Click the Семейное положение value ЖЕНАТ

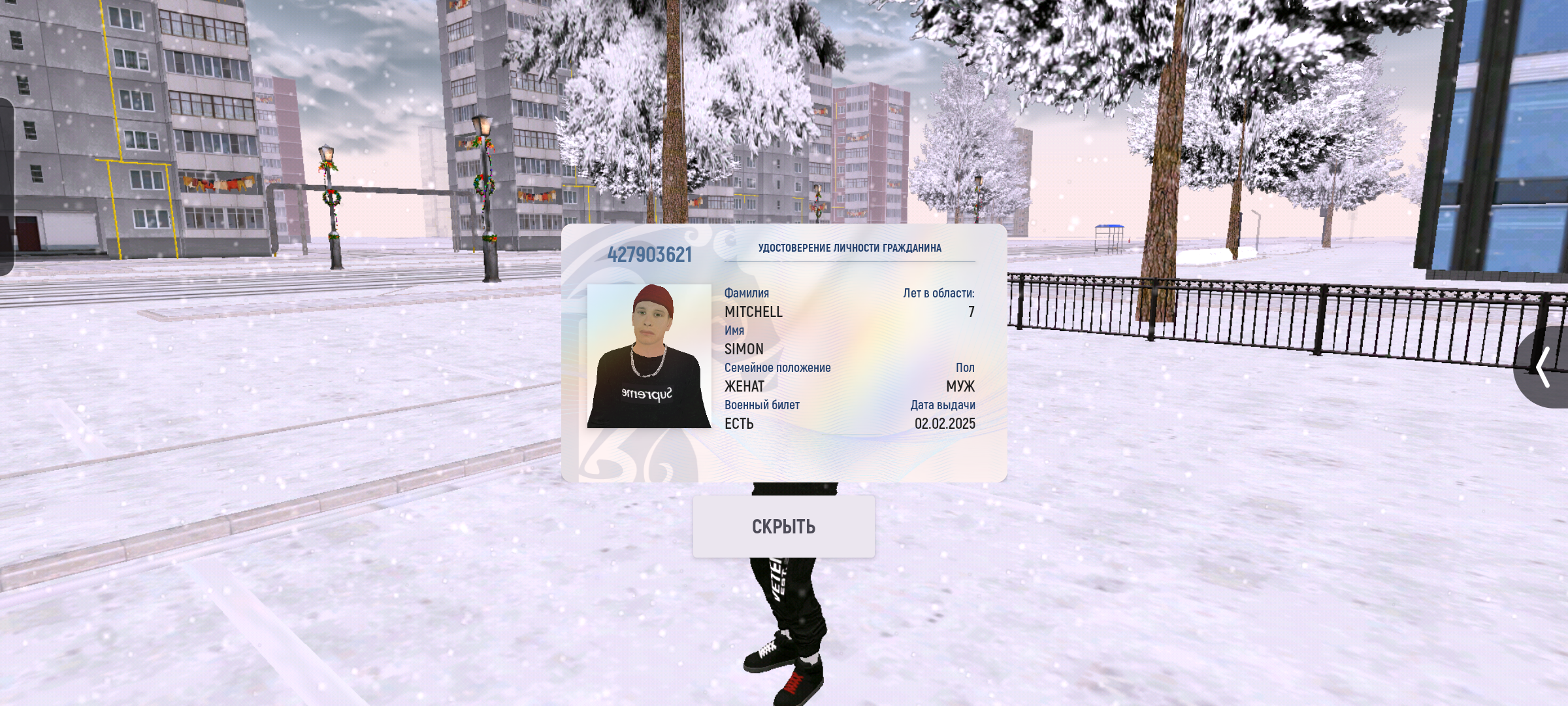point(743,386)
